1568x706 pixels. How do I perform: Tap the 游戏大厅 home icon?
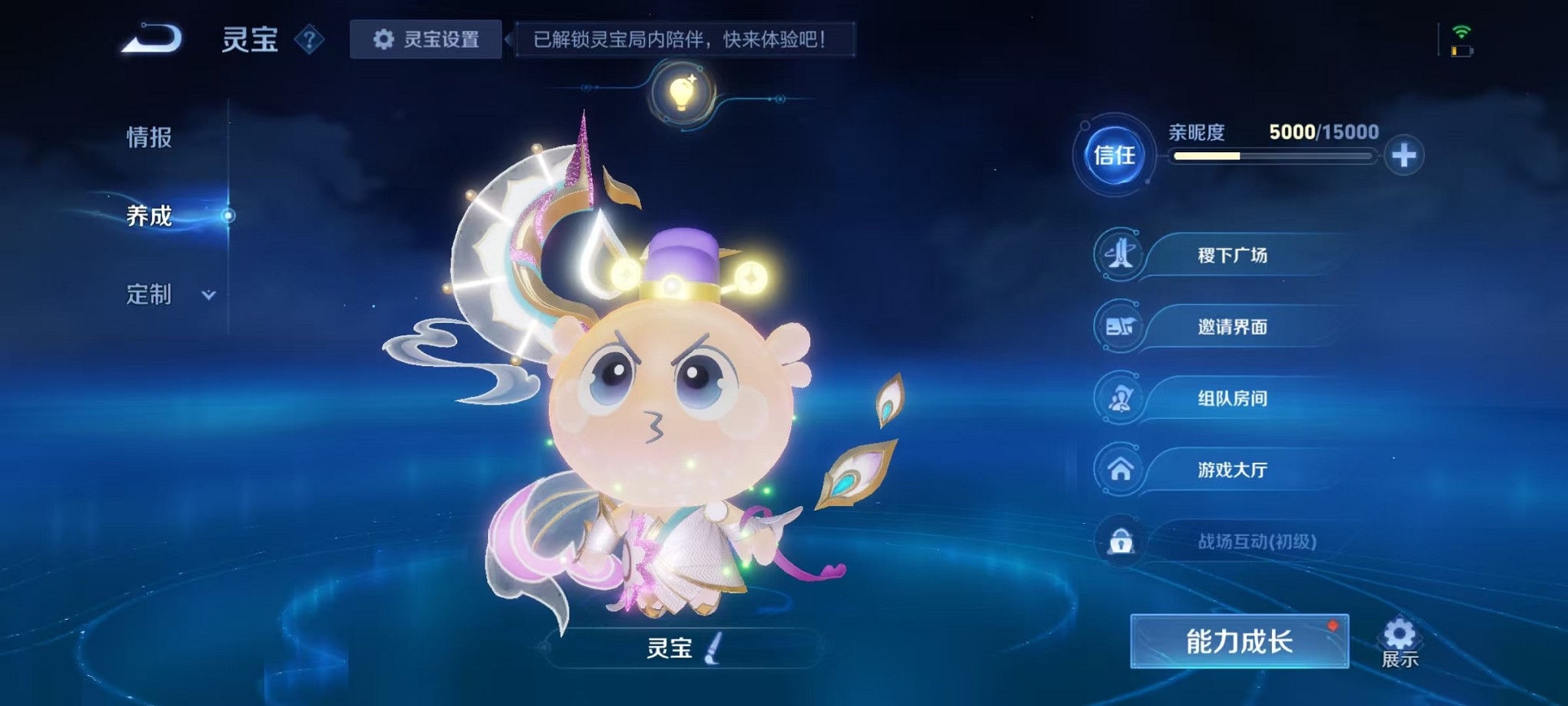1122,470
